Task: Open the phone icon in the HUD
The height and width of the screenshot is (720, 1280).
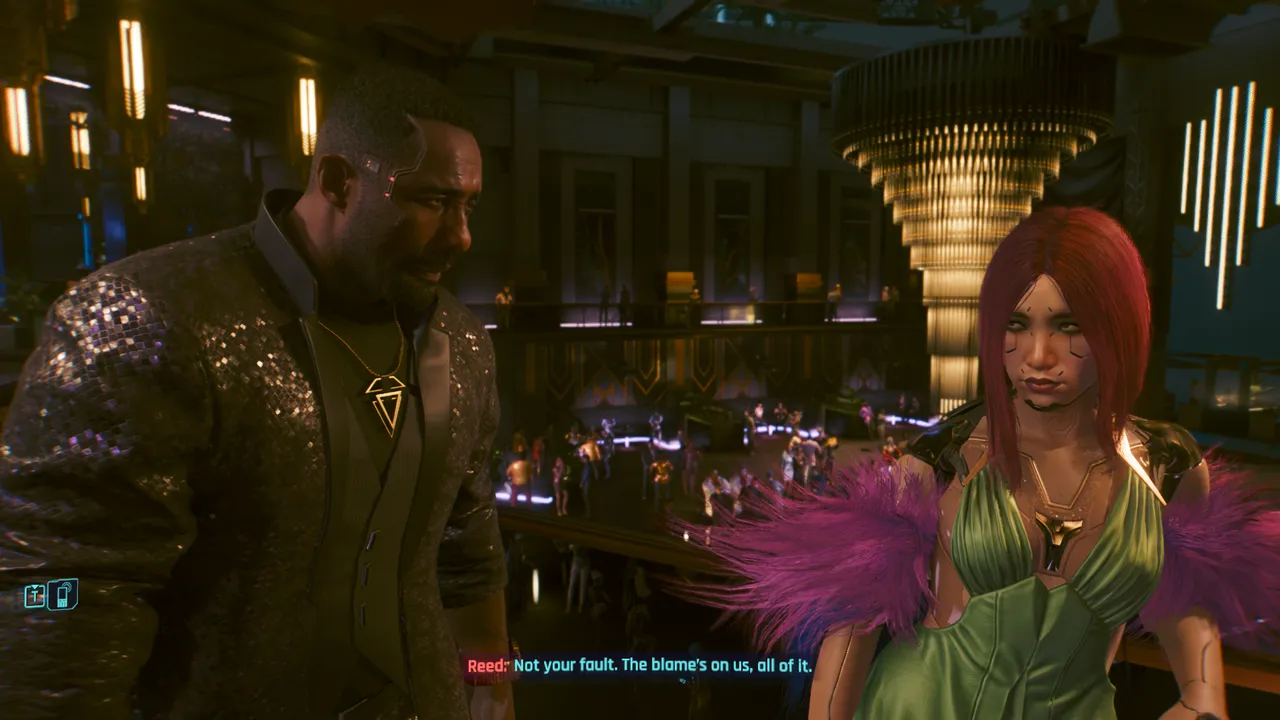Action: (x=63, y=595)
